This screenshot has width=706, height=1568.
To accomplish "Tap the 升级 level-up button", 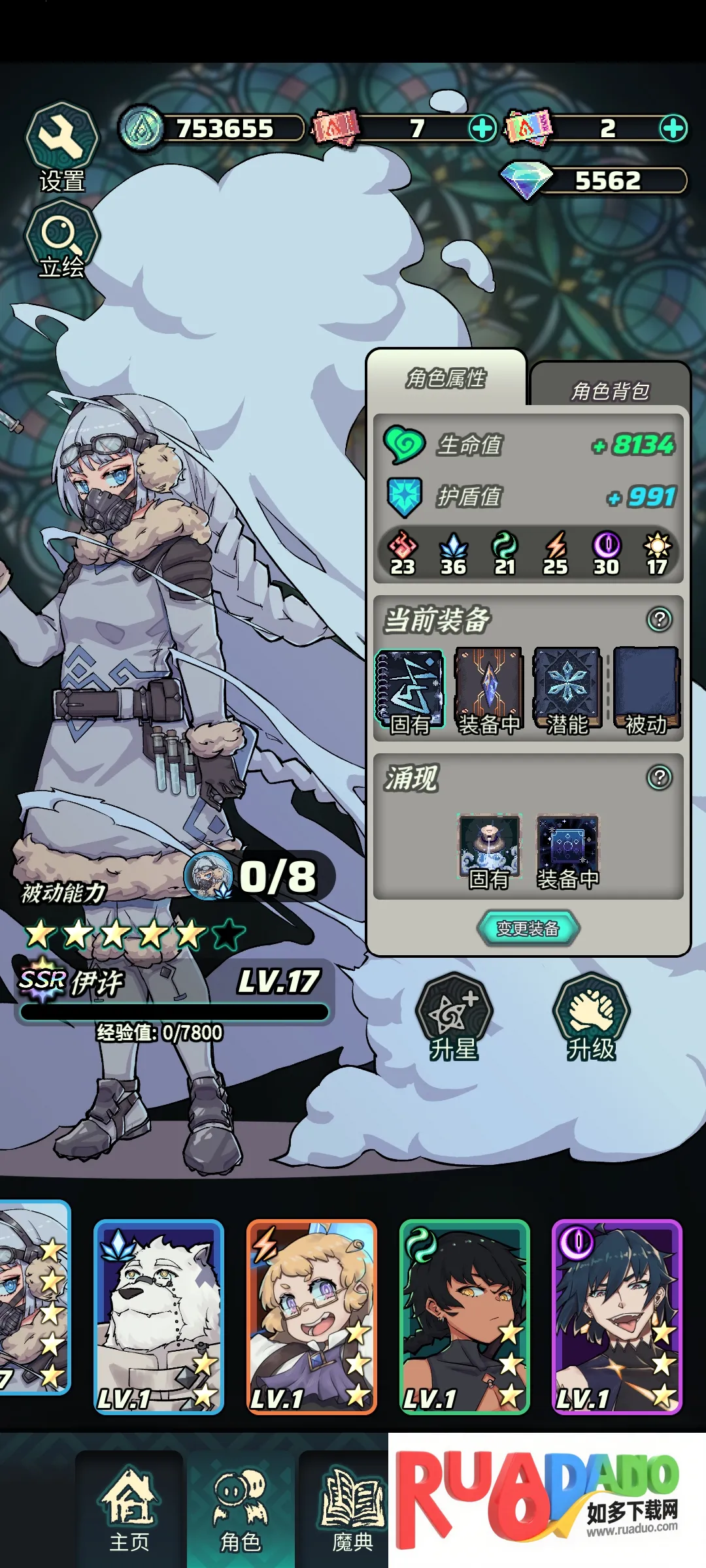I will pyautogui.click(x=591, y=1016).
